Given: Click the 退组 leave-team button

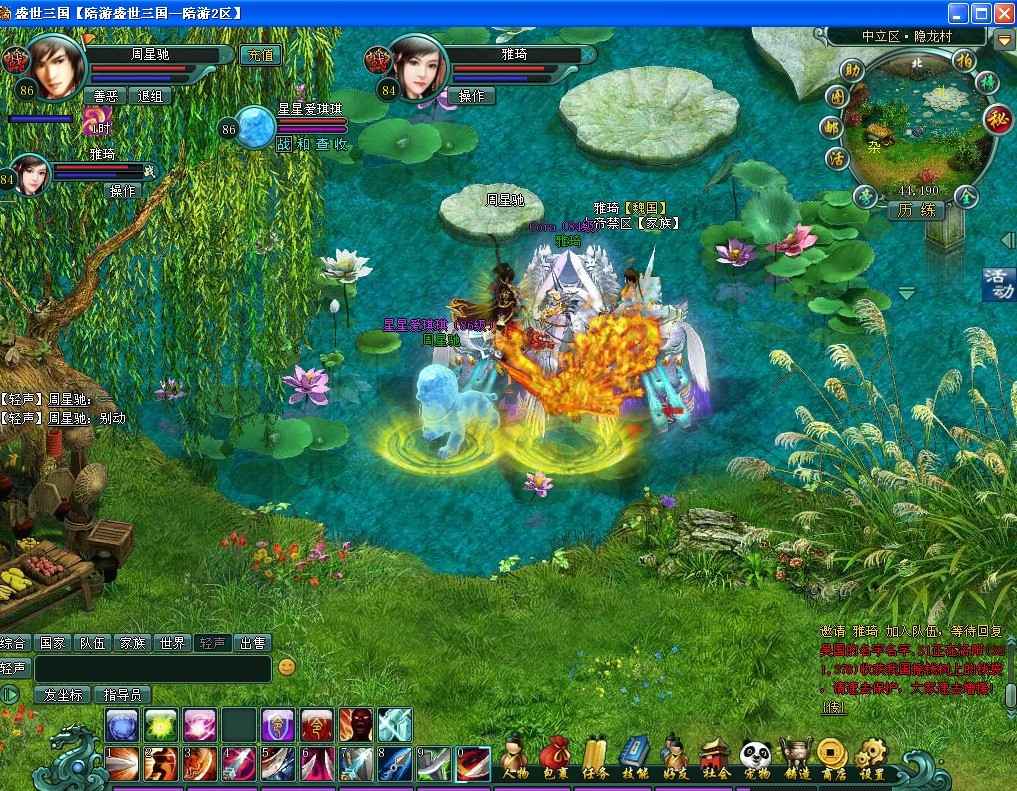Looking at the screenshot, I should [151, 96].
